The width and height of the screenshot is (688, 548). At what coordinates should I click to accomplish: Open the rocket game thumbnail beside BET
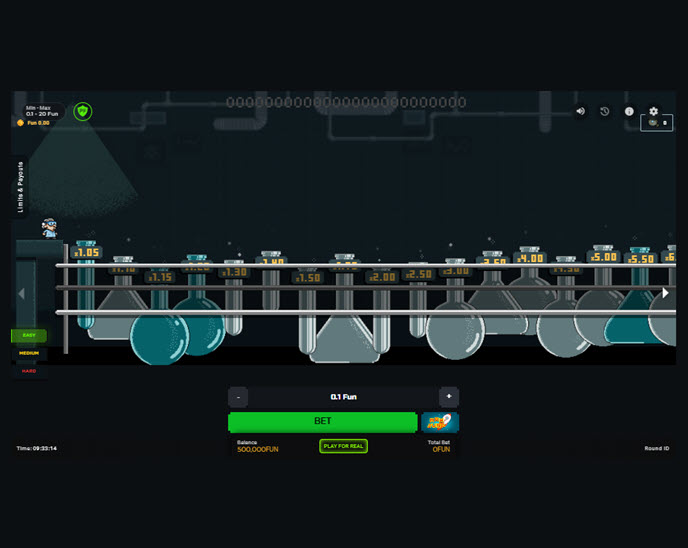coord(440,422)
